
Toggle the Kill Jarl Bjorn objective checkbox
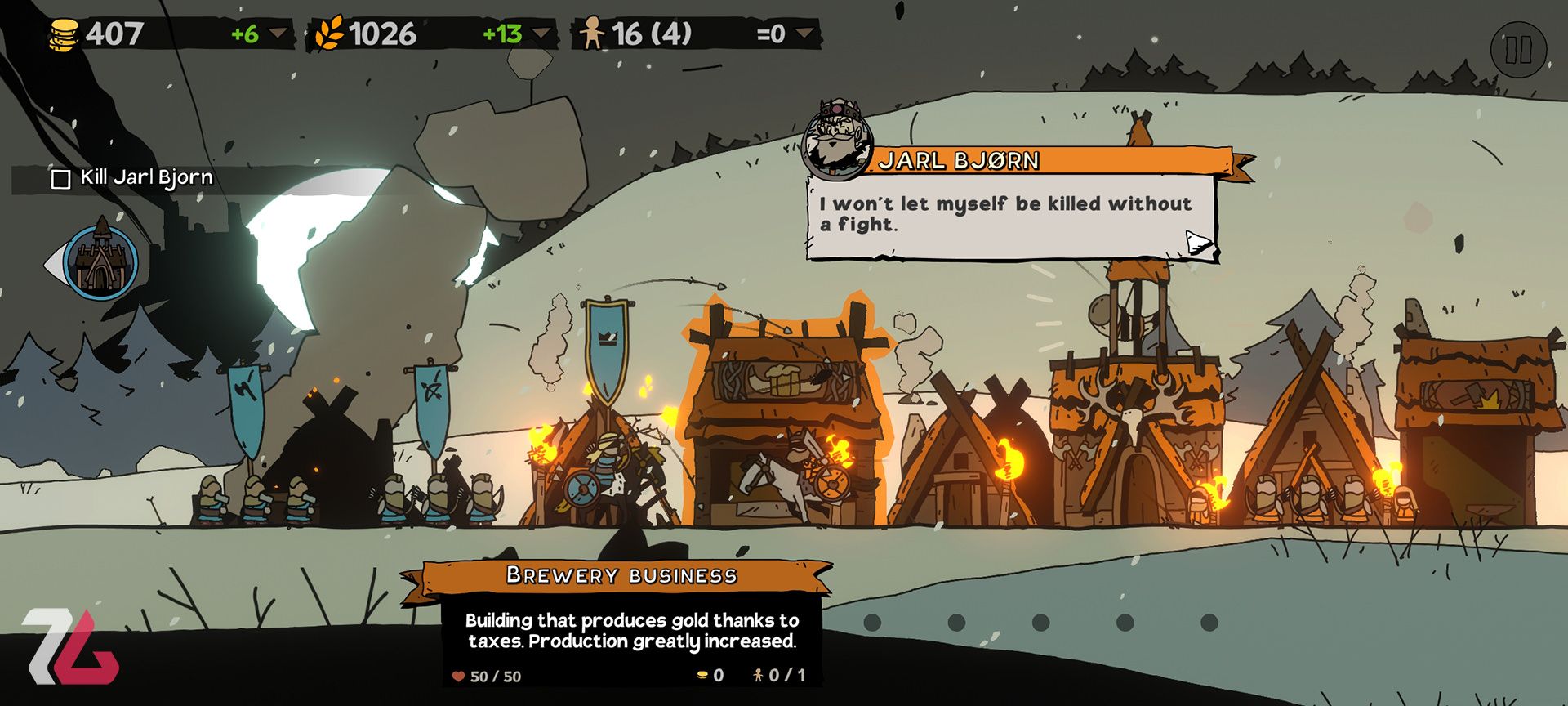[61, 179]
